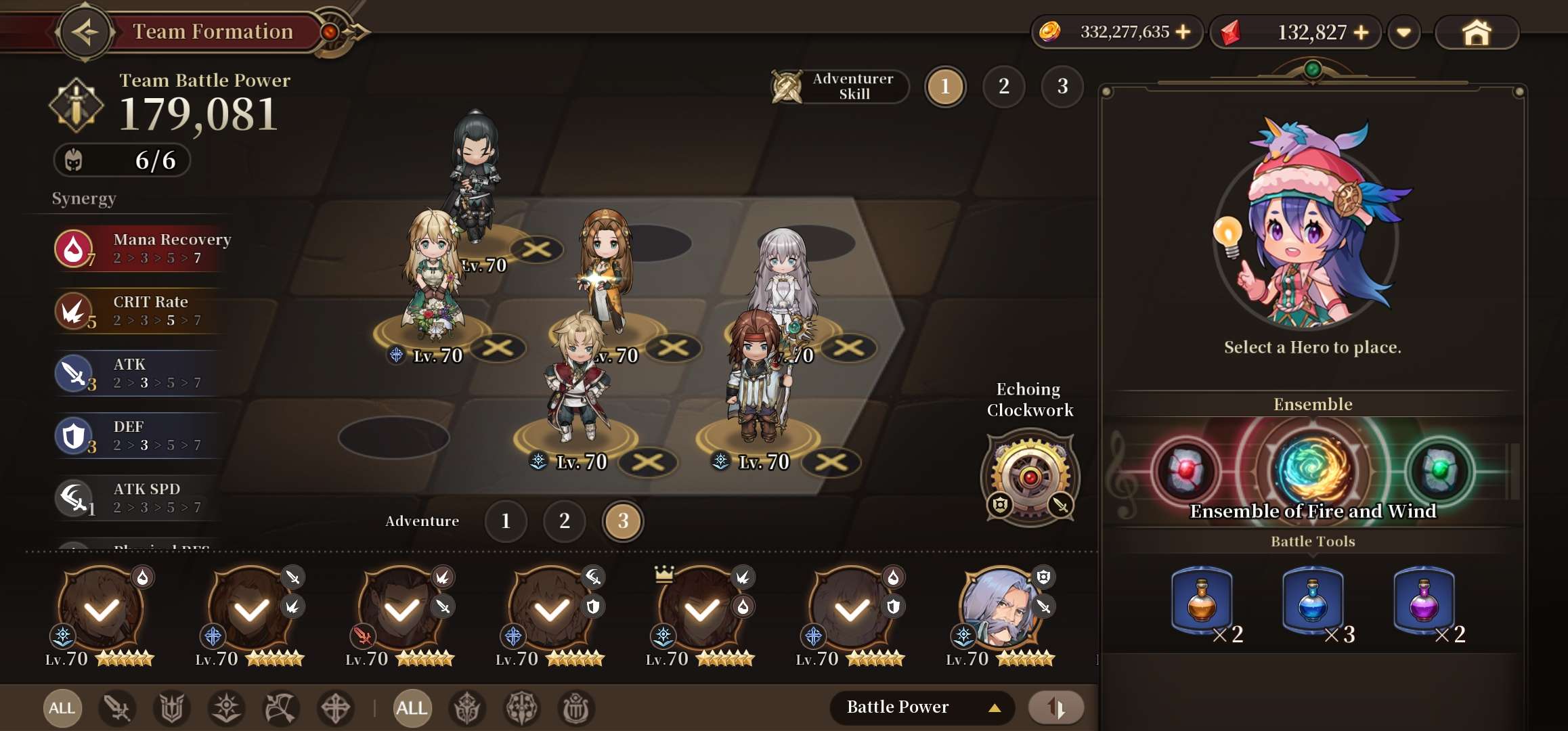The width and height of the screenshot is (1568, 731).
Task: Add more red gems with plus button
Action: pos(1361,32)
